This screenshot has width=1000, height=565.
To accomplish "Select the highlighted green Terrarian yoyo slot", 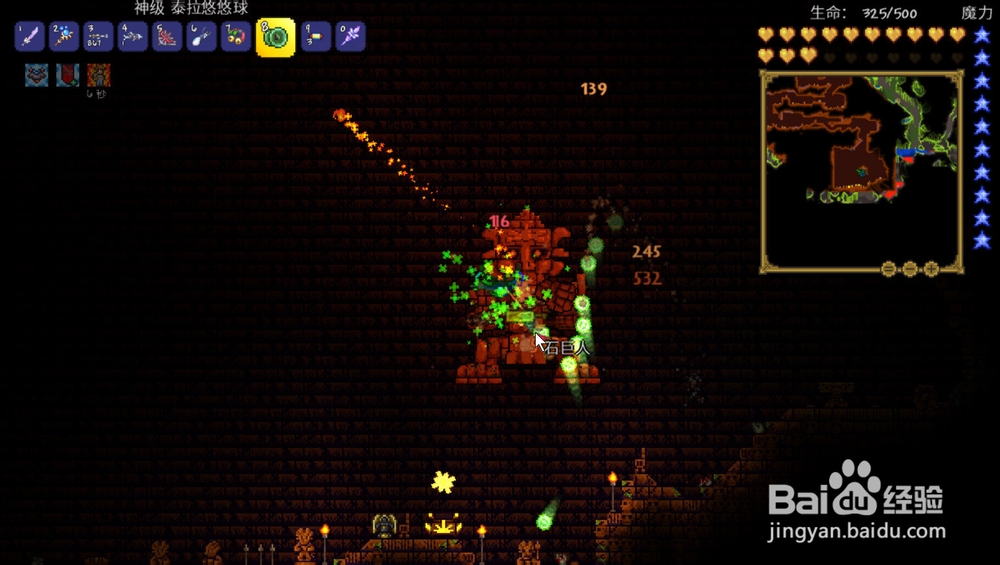I will pos(275,37).
